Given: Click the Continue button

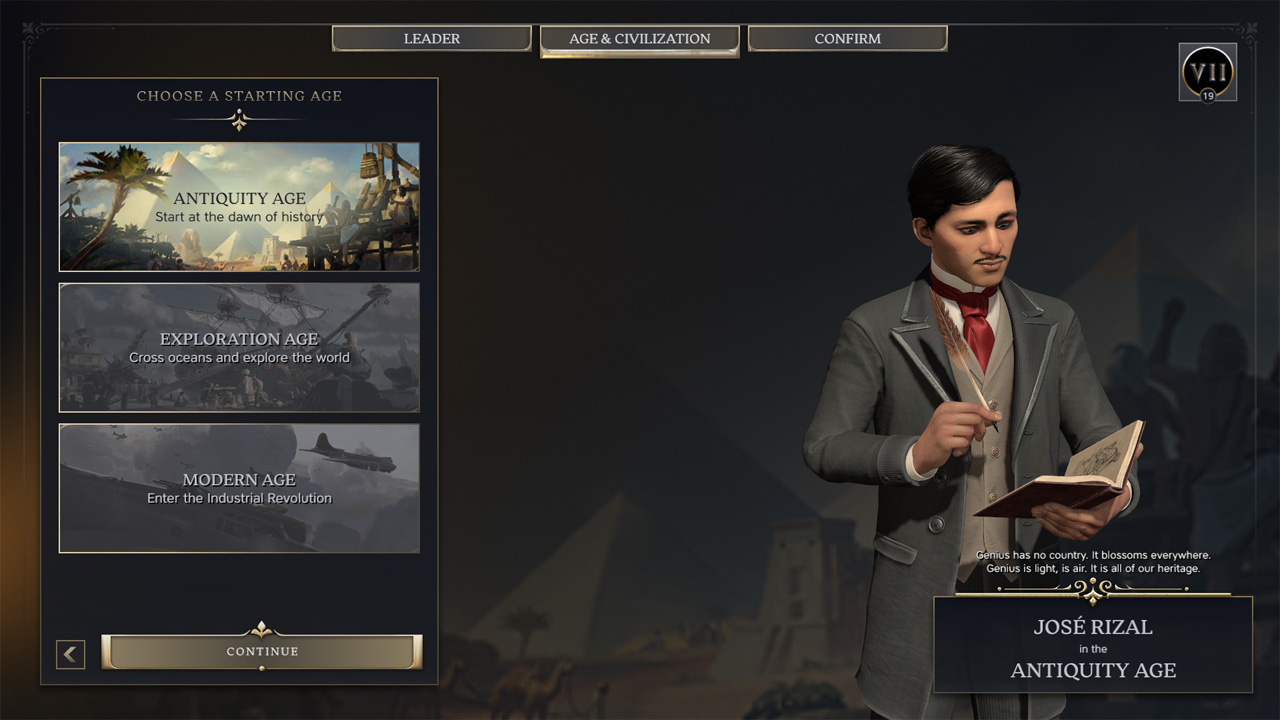Looking at the screenshot, I should (262, 652).
